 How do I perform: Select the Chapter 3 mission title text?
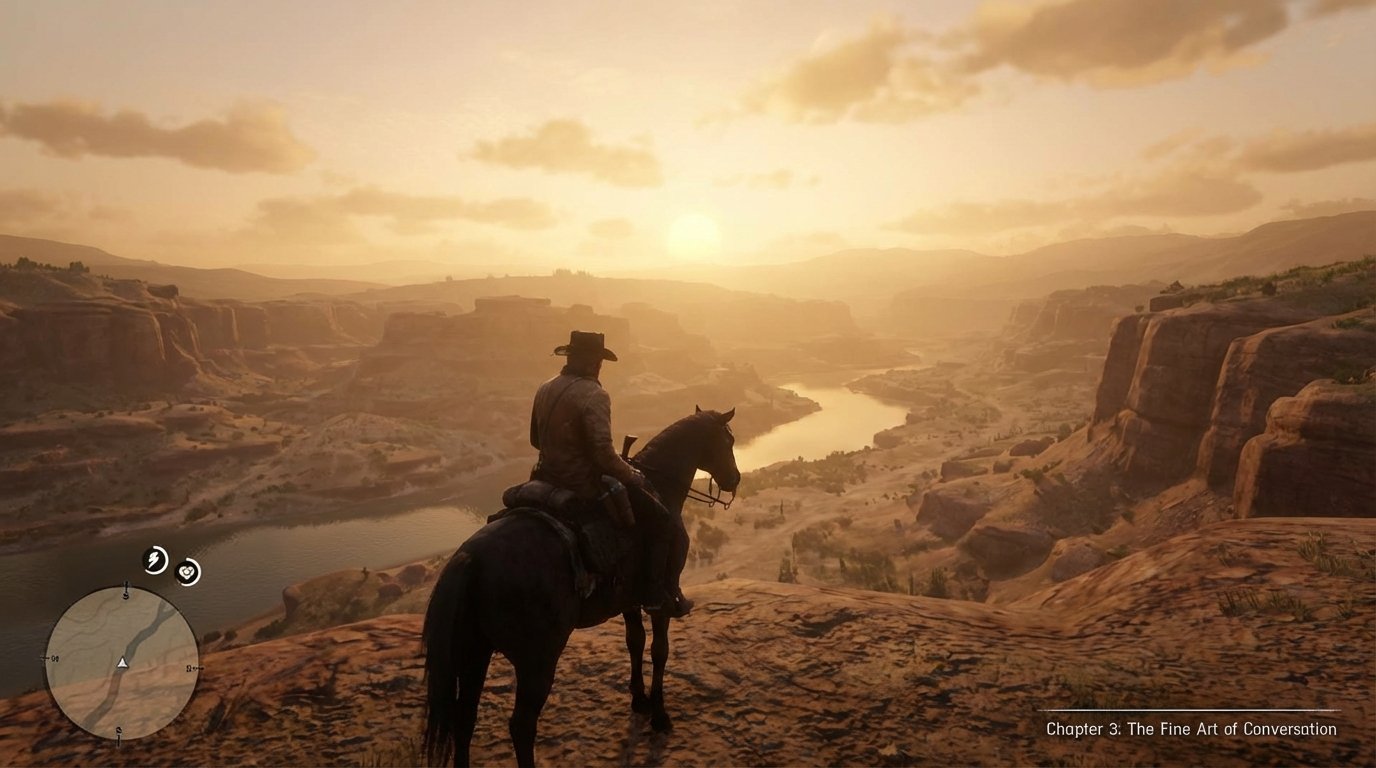1190,728
